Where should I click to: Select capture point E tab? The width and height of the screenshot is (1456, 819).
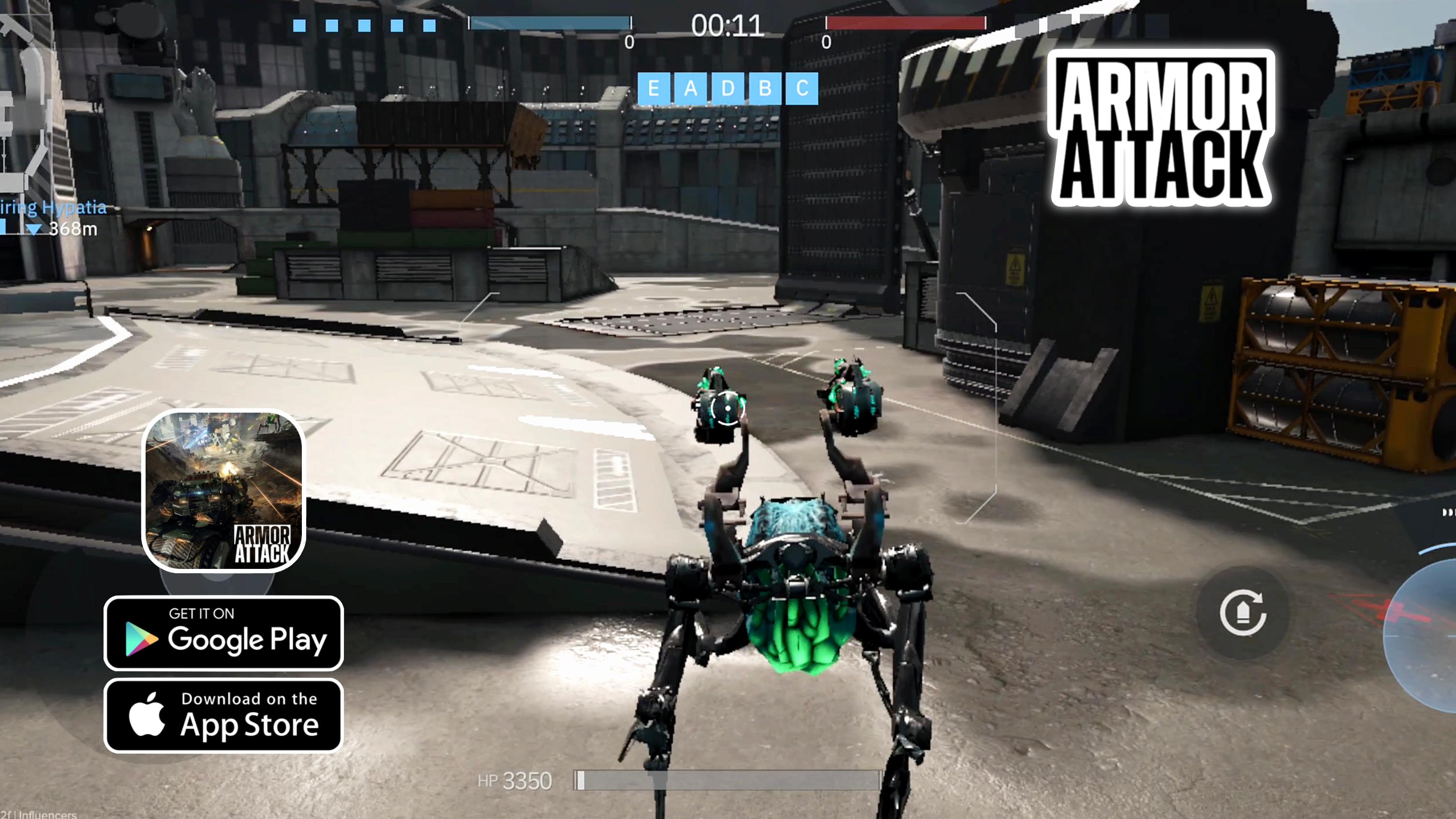[x=654, y=88]
